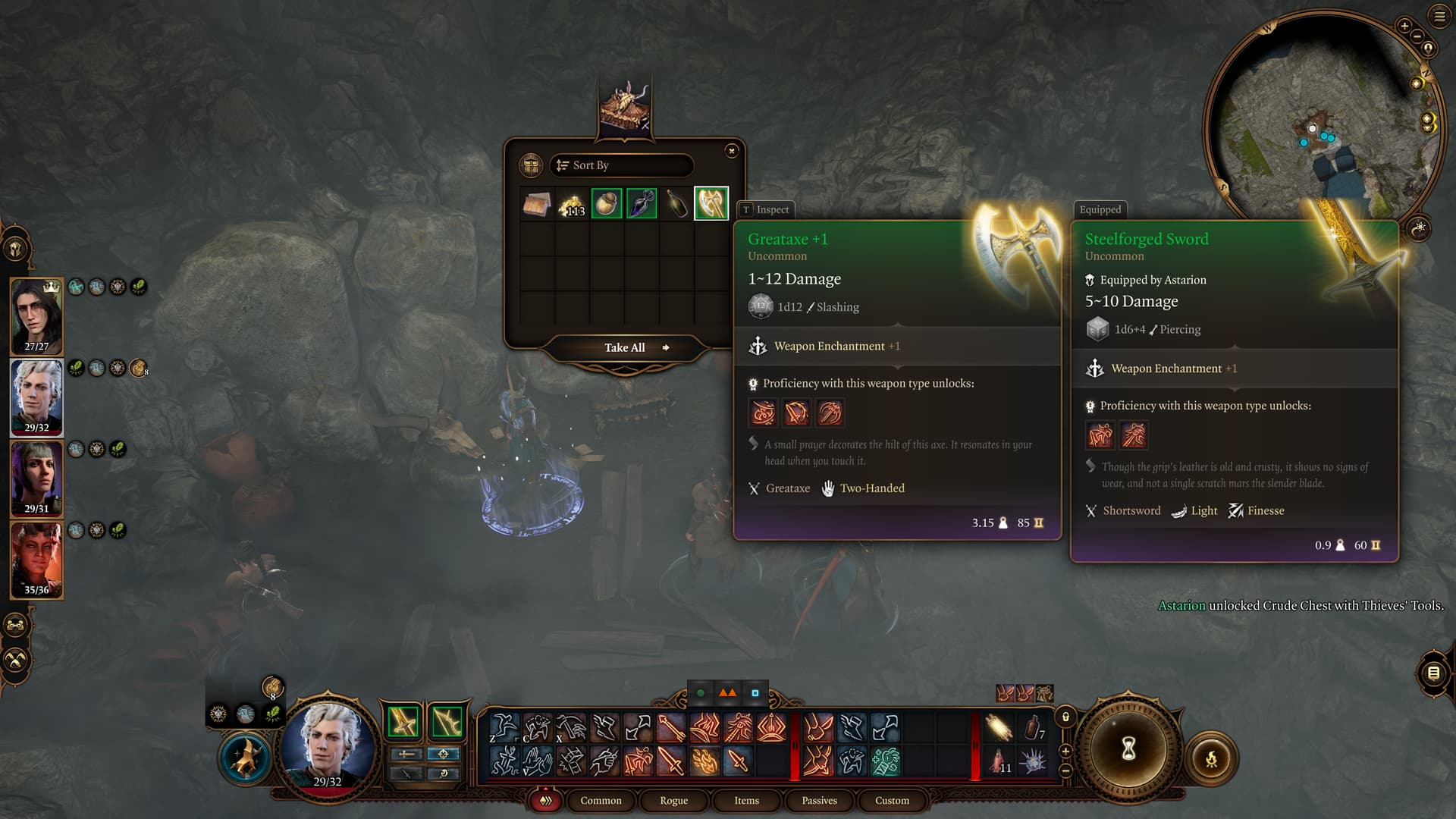Viewport: 1456px width, 819px height.
Task: Select the dark-haired crowned party portrait
Action: click(x=36, y=315)
